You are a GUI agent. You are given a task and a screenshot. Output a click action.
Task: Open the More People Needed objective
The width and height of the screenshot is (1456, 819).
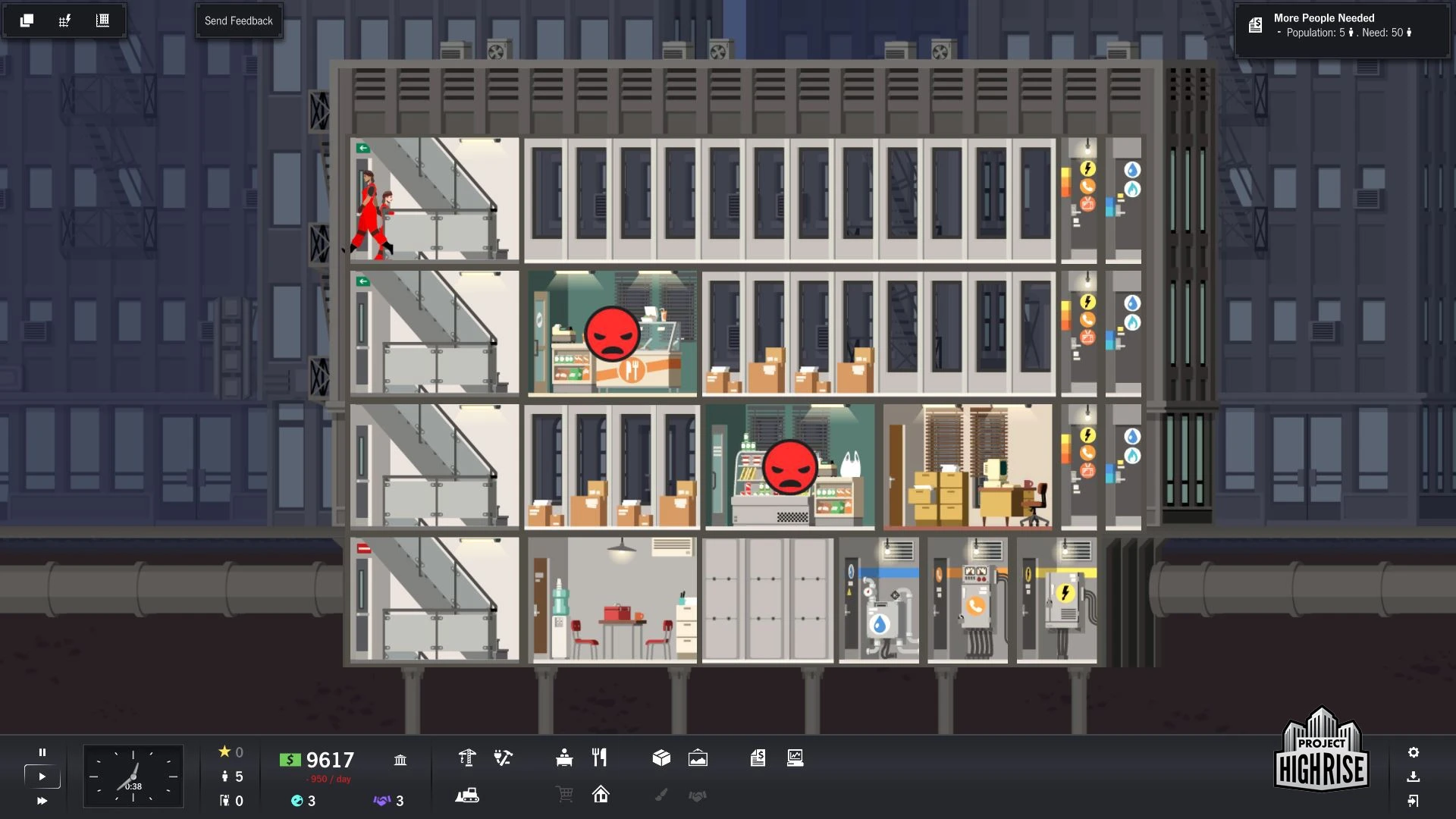click(x=1341, y=26)
